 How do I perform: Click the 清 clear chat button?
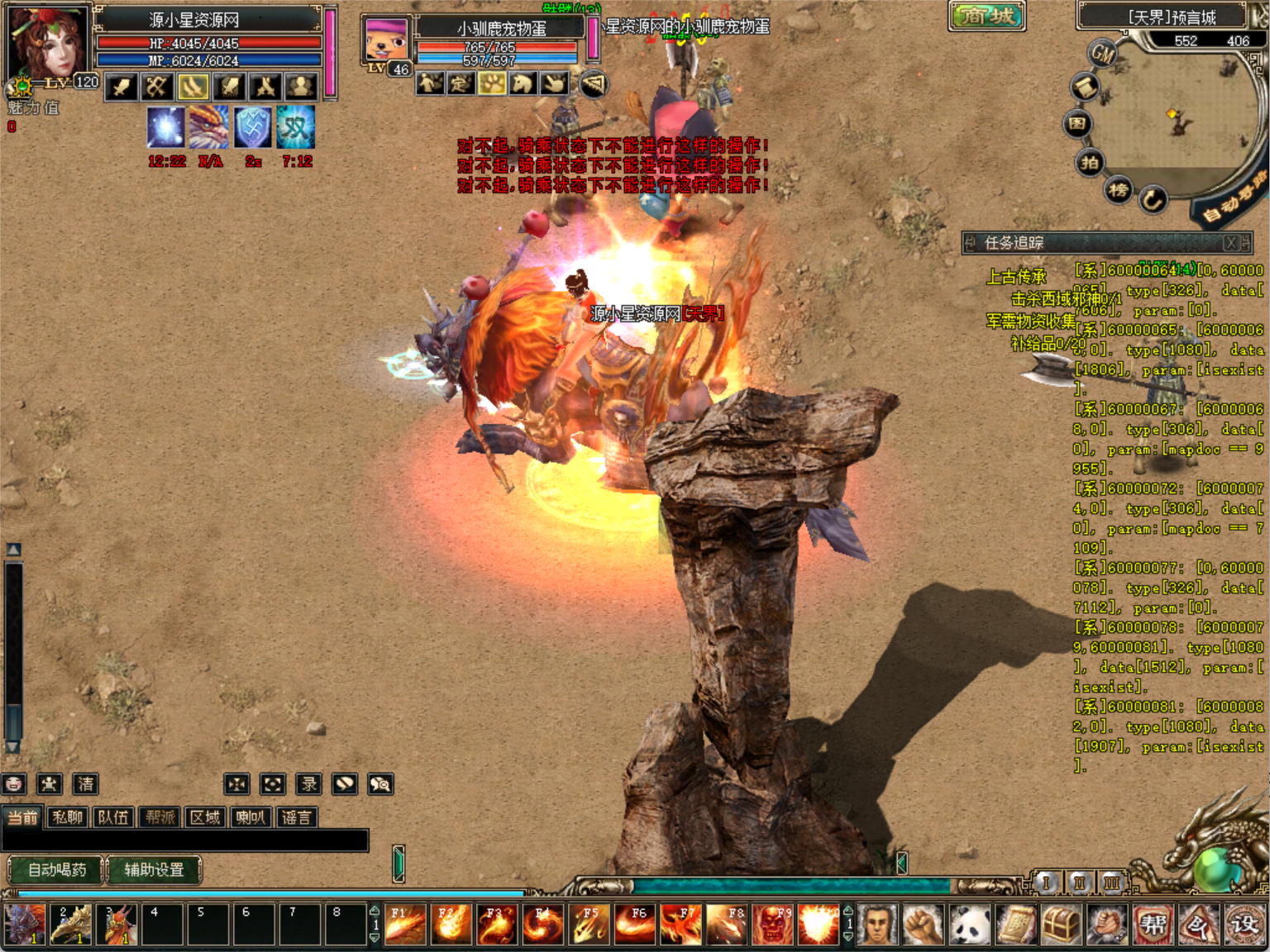85,783
